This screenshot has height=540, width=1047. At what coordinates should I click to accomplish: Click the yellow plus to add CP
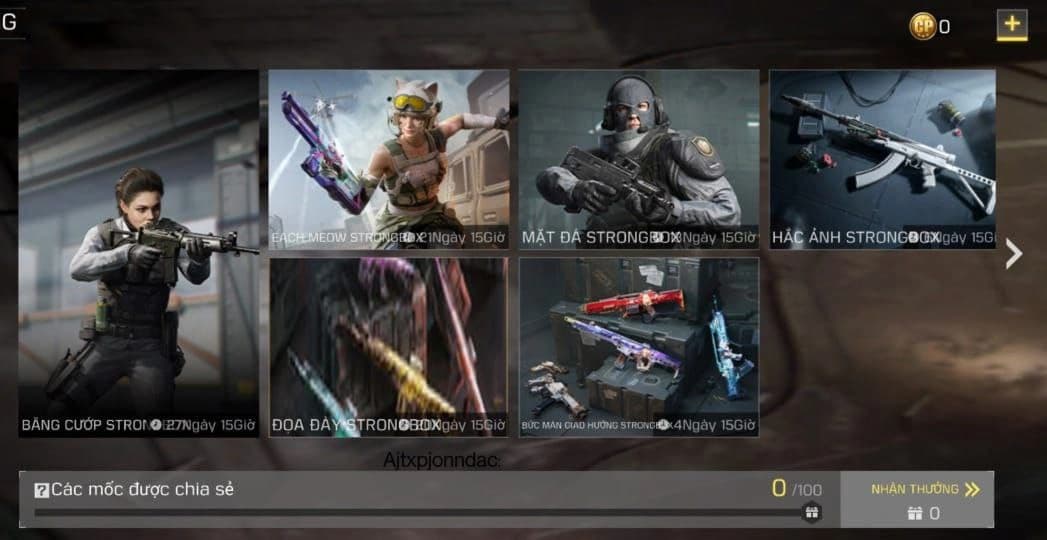click(x=1012, y=25)
